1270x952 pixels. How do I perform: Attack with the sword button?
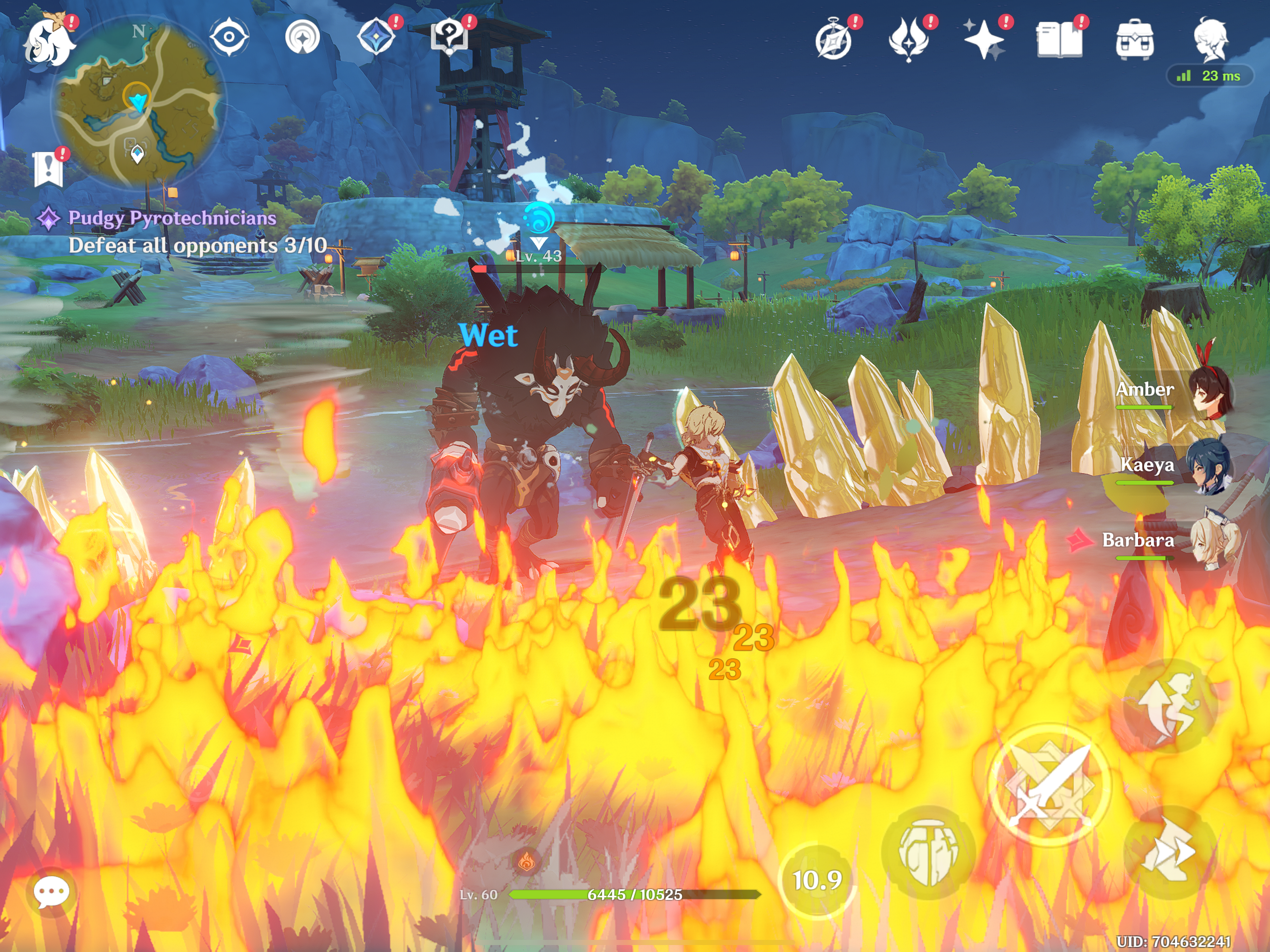pyautogui.click(x=1050, y=785)
